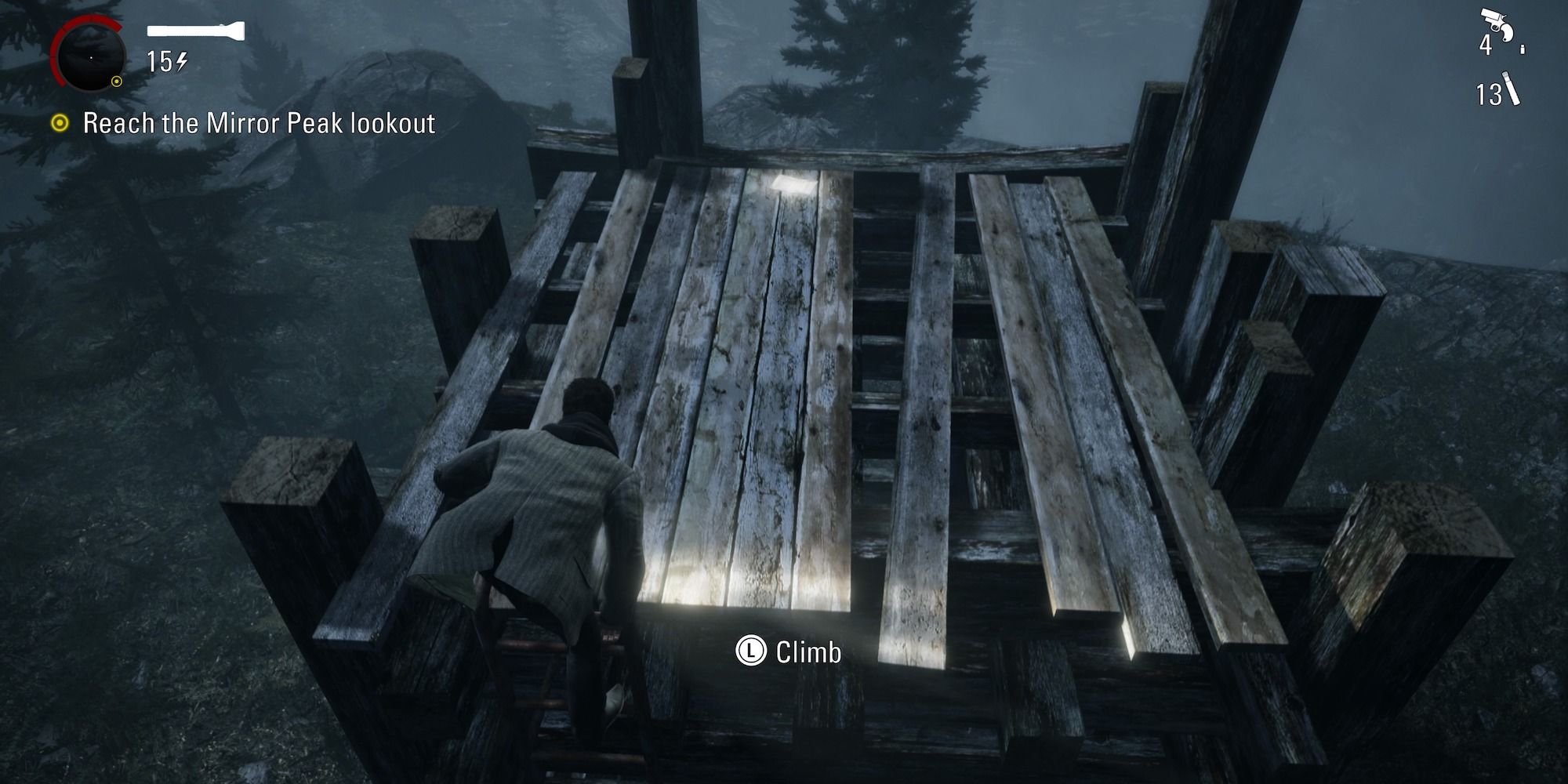The image size is (1568, 784).
Task: Open the Reach the Mirror Peak lookout objective
Action: coord(259,122)
